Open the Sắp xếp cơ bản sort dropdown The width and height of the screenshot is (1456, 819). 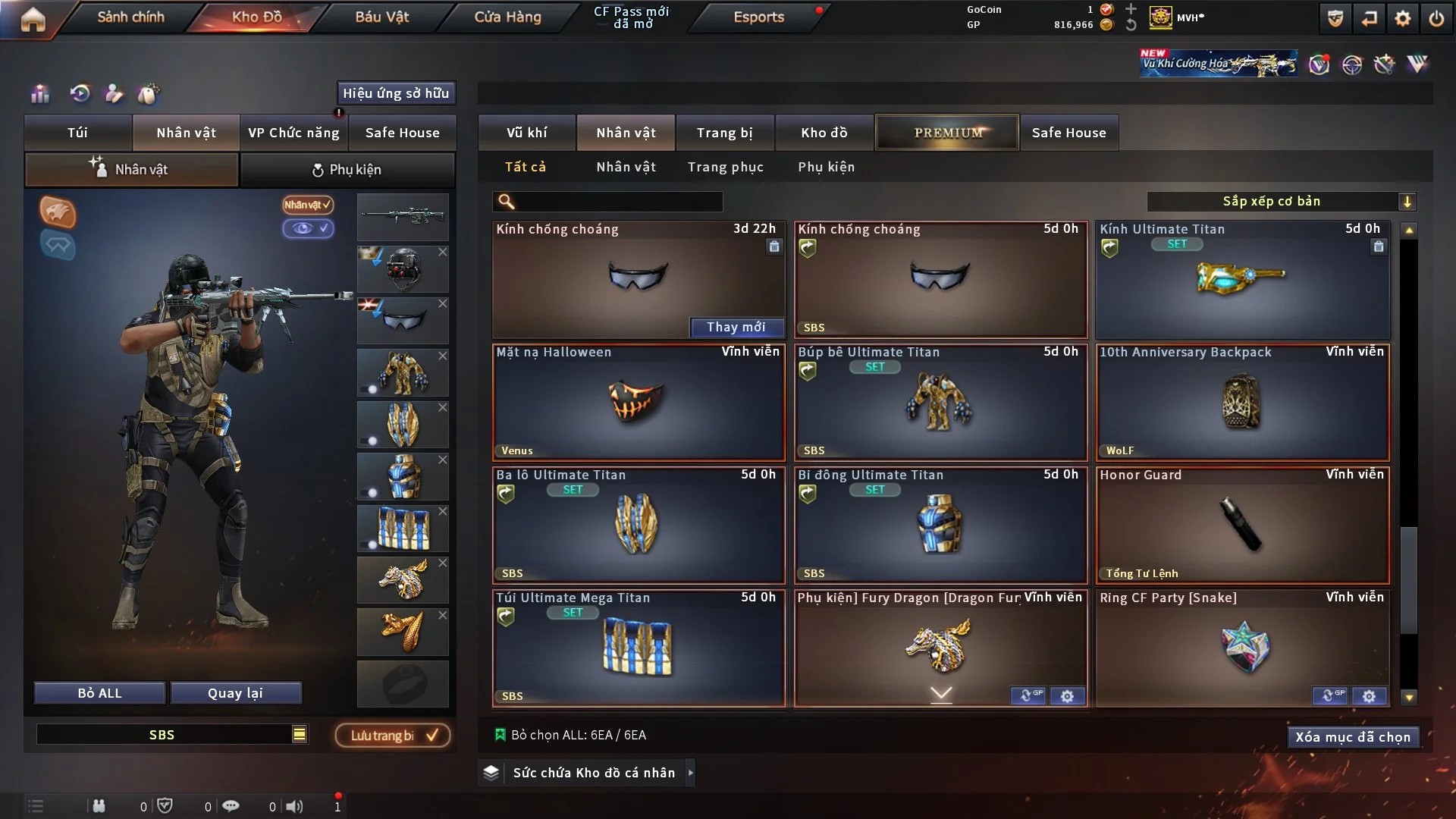[1281, 202]
